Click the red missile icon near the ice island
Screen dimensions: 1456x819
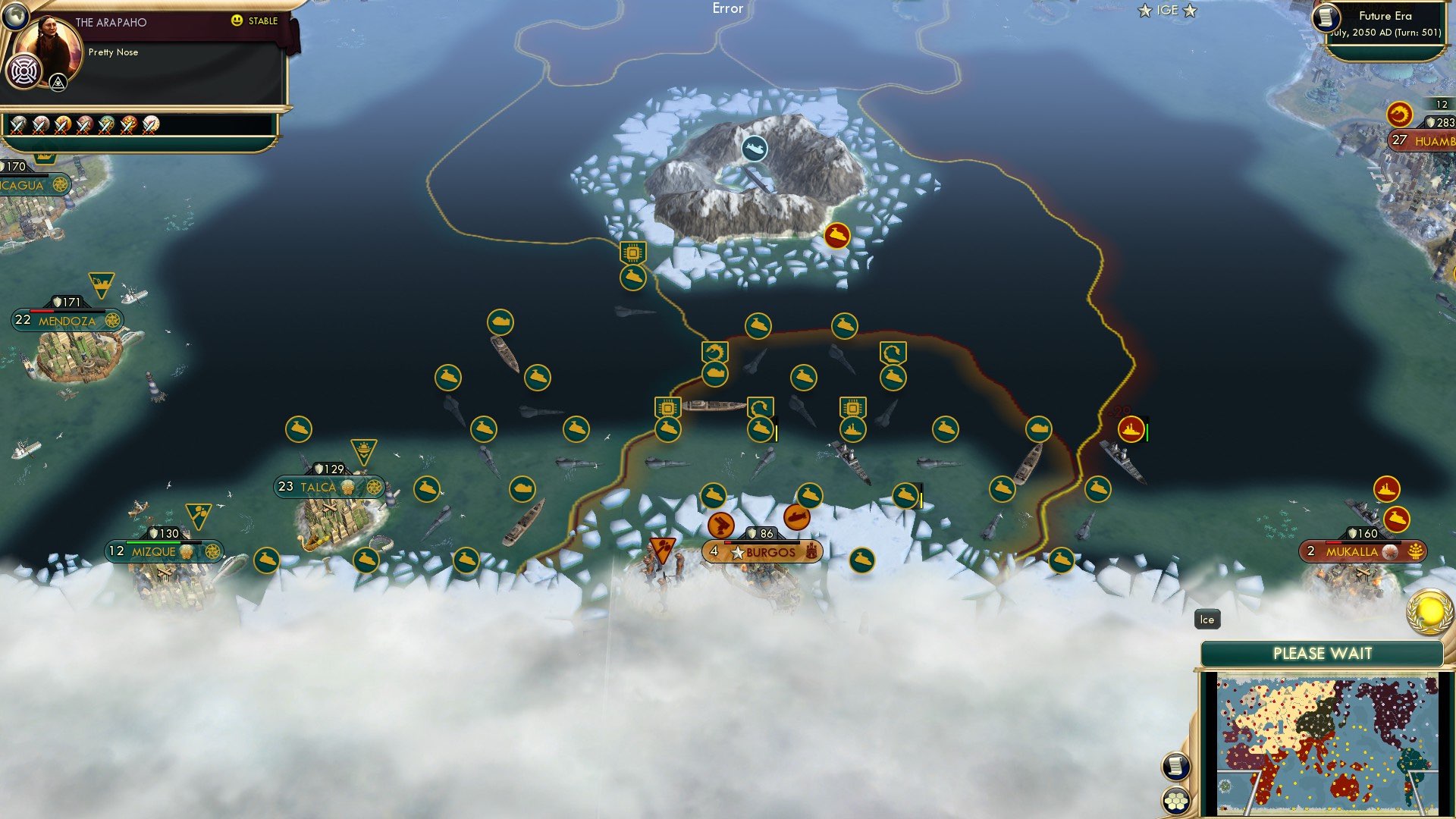[837, 236]
